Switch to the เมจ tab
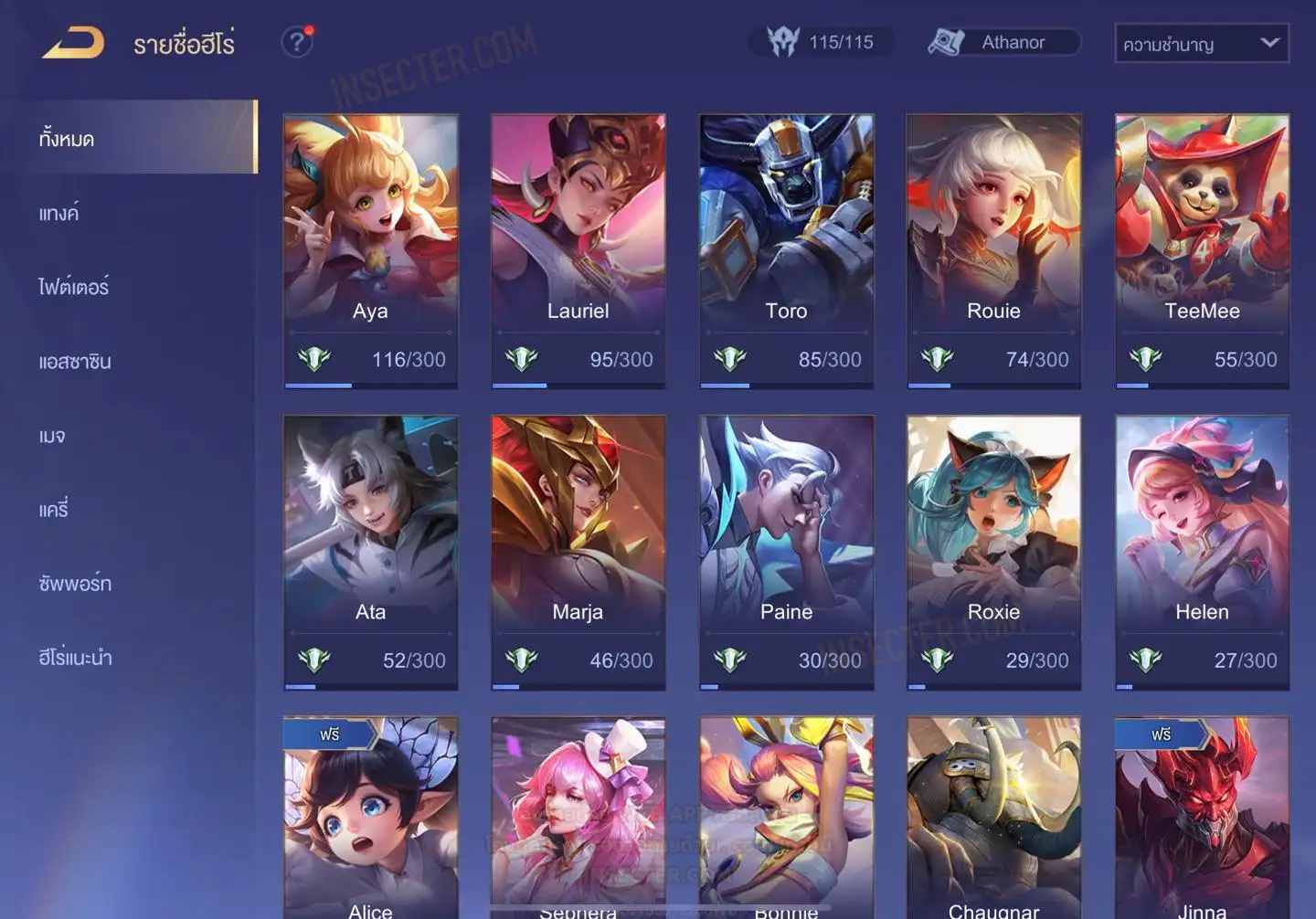The image size is (1316, 919). pos(52,436)
